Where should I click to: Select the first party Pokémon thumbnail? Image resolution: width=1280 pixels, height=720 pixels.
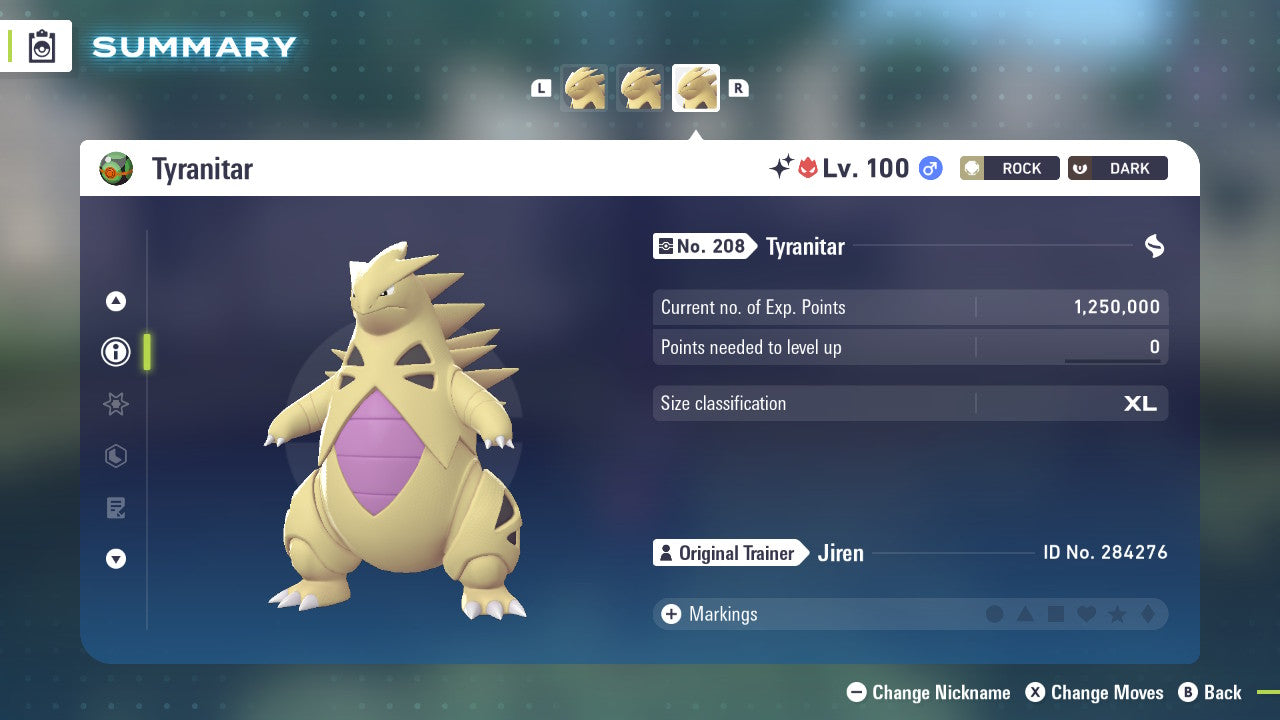point(584,88)
